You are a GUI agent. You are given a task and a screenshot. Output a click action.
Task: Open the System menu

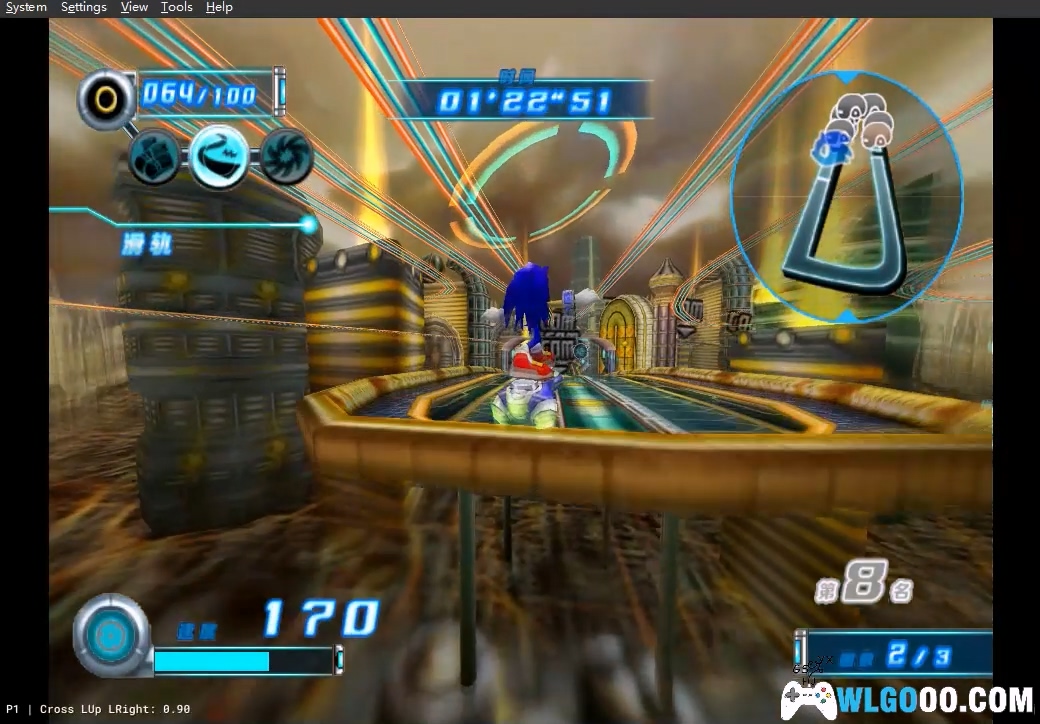coord(26,7)
